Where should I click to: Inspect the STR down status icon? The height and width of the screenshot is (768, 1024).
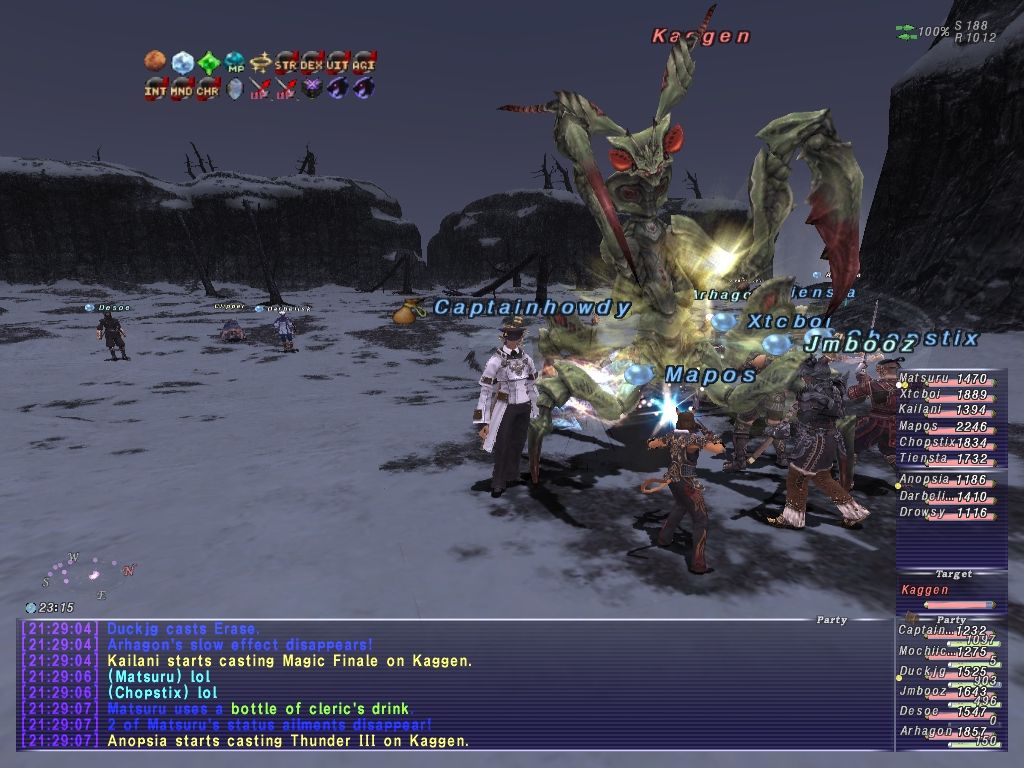pyautogui.click(x=286, y=62)
